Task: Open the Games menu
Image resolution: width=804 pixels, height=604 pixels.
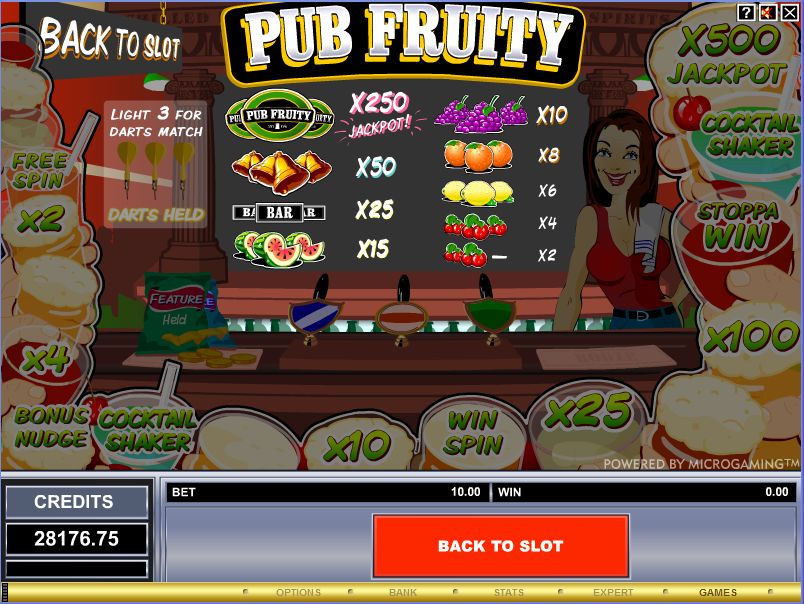Action: (x=718, y=592)
